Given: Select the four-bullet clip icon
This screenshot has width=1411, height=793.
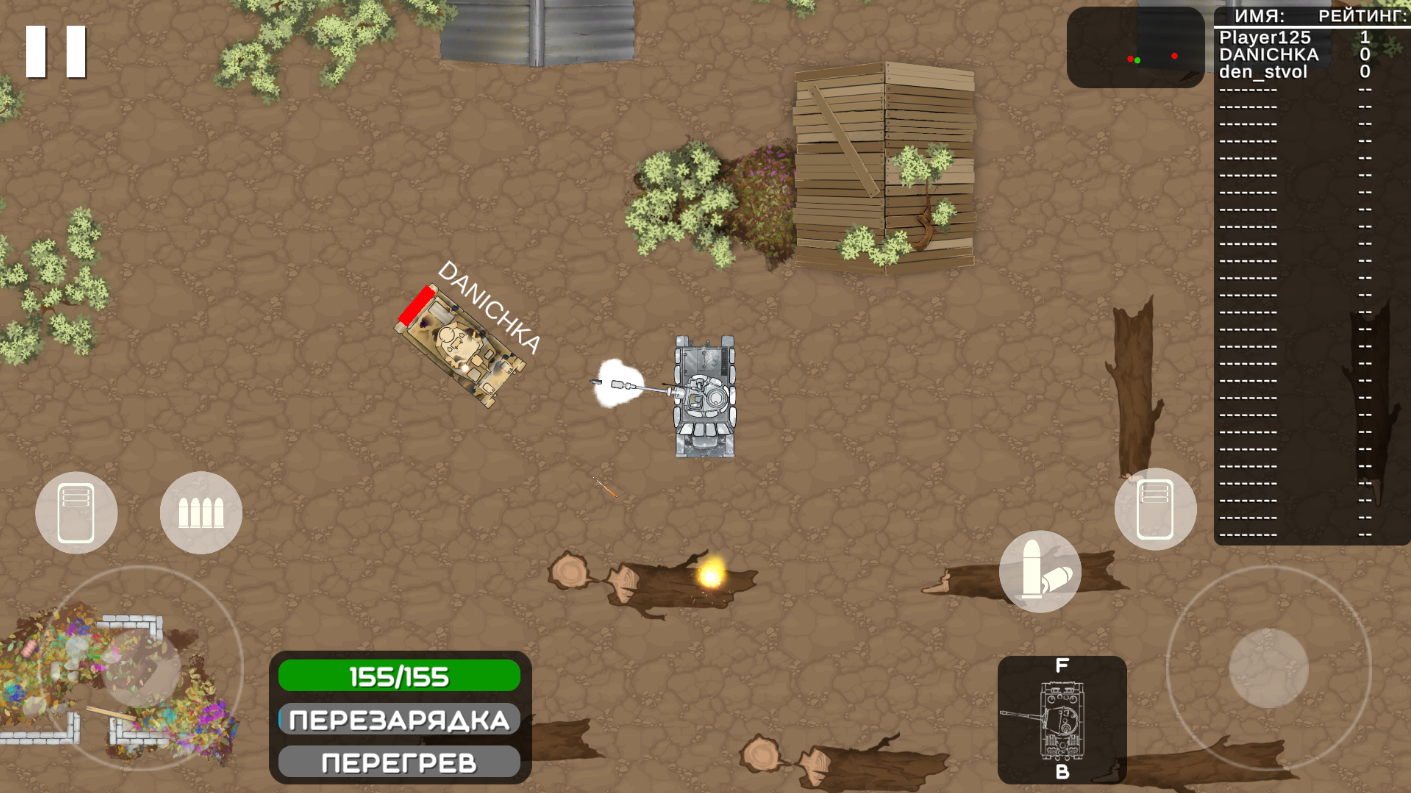Looking at the screenshot, I should 201,512.
